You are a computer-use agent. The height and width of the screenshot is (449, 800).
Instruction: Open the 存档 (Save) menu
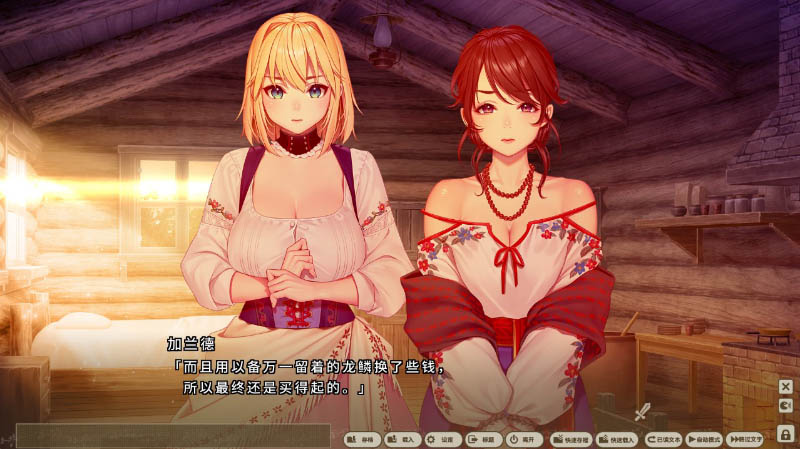[x=362, y=439]
